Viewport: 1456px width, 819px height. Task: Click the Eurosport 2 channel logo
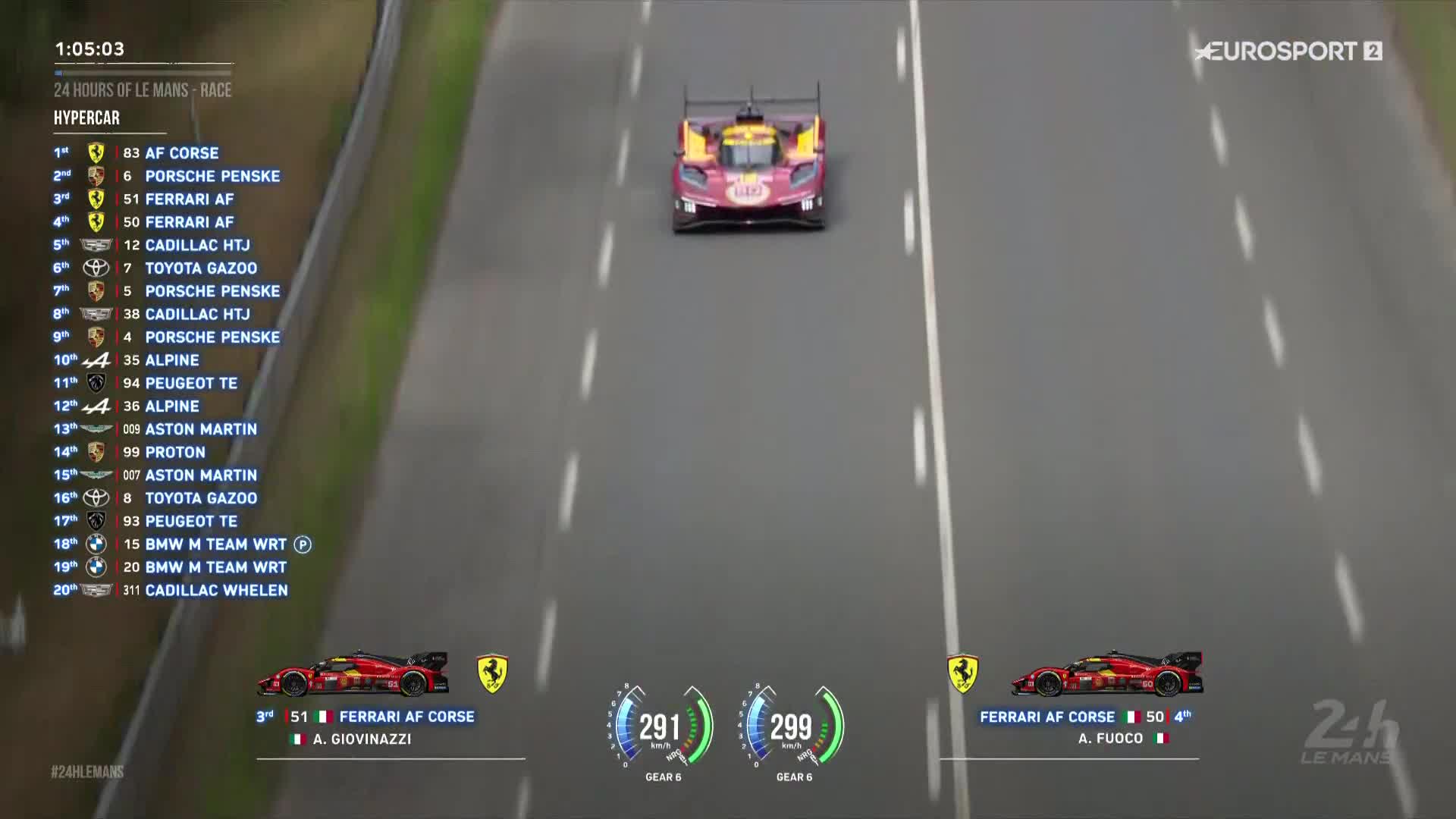coord(1288,52)
